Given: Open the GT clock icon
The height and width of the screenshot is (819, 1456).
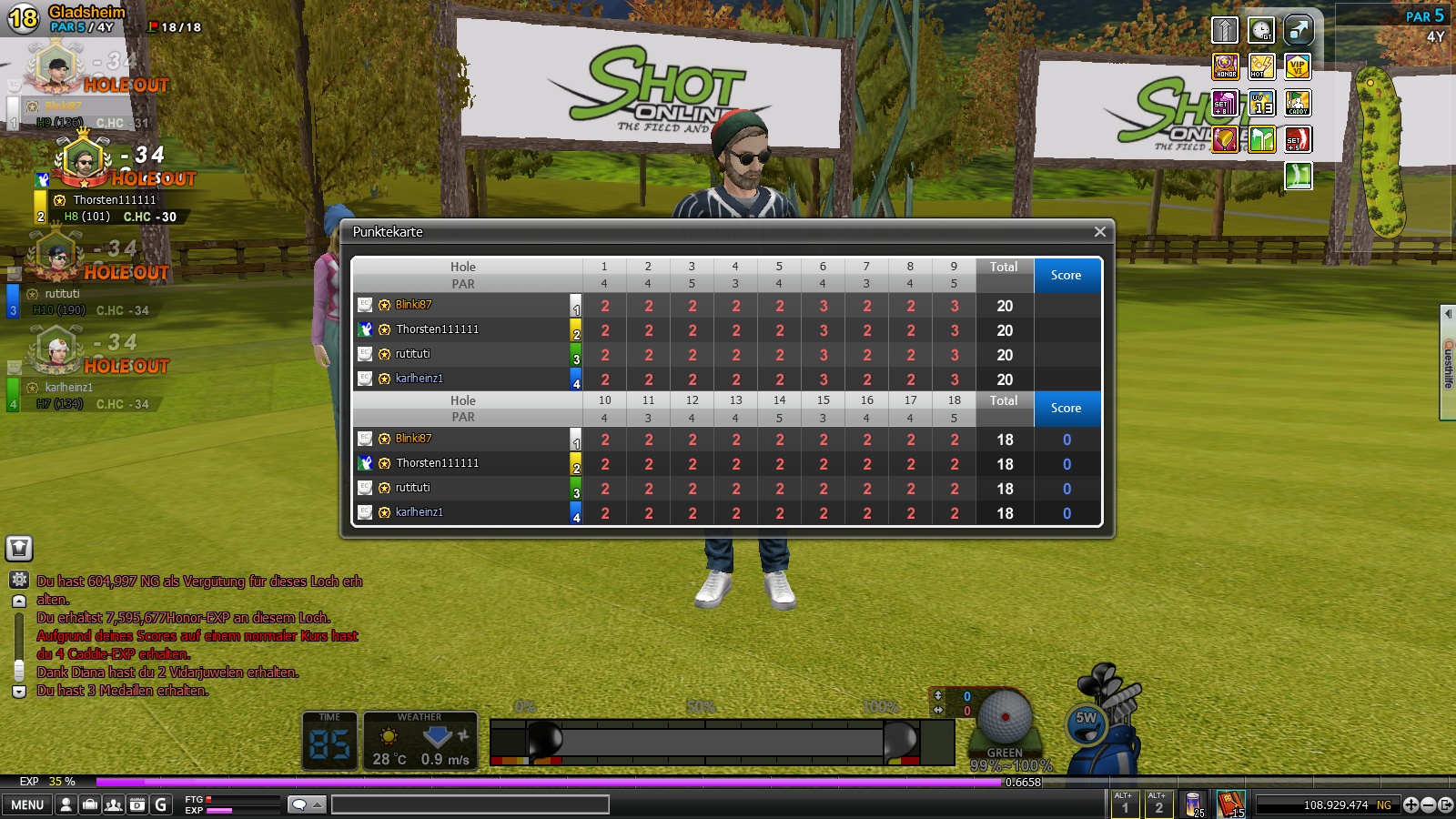Looking at the screenshot, I should [1261, 30].
